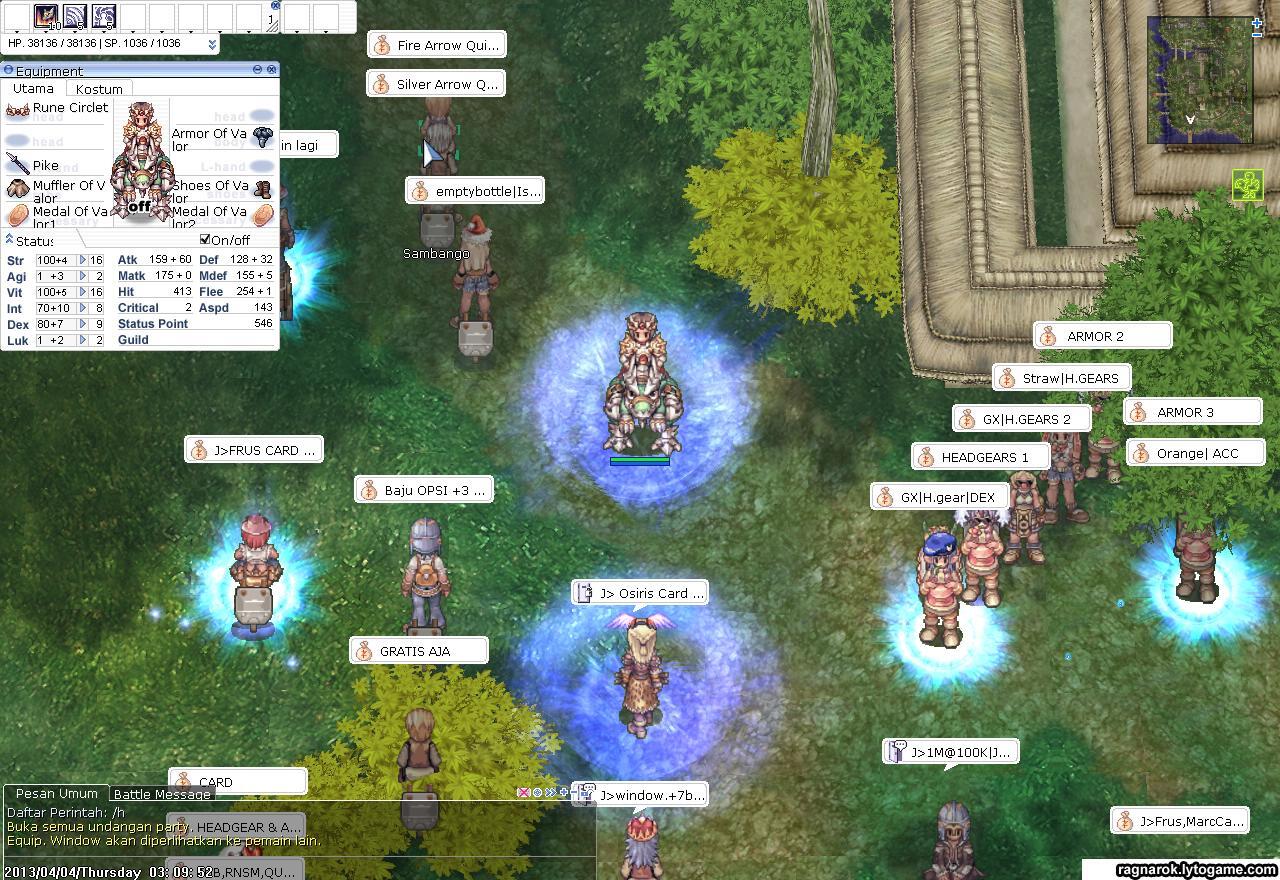1280x880 pixels.
Task: Minimize the Equipment window
Action: (x=257, y=69)
